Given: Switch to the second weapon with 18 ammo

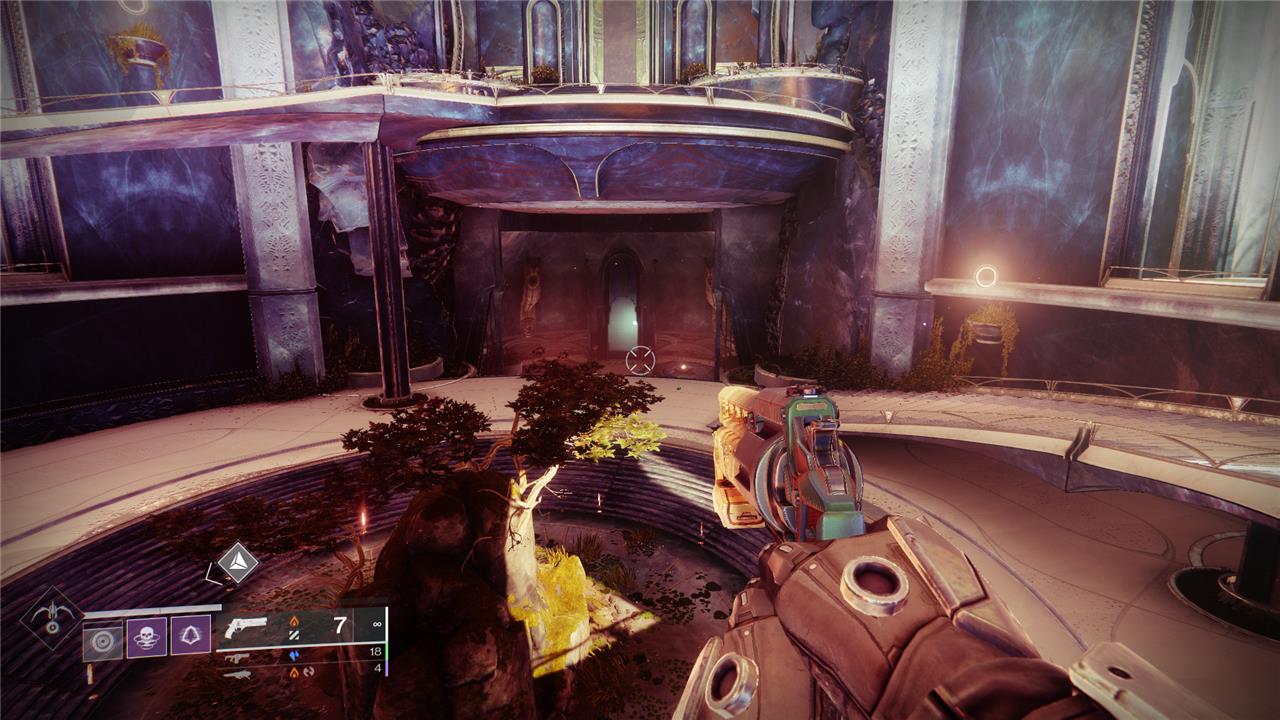Looking at the screenshot, I should point(237,657).
